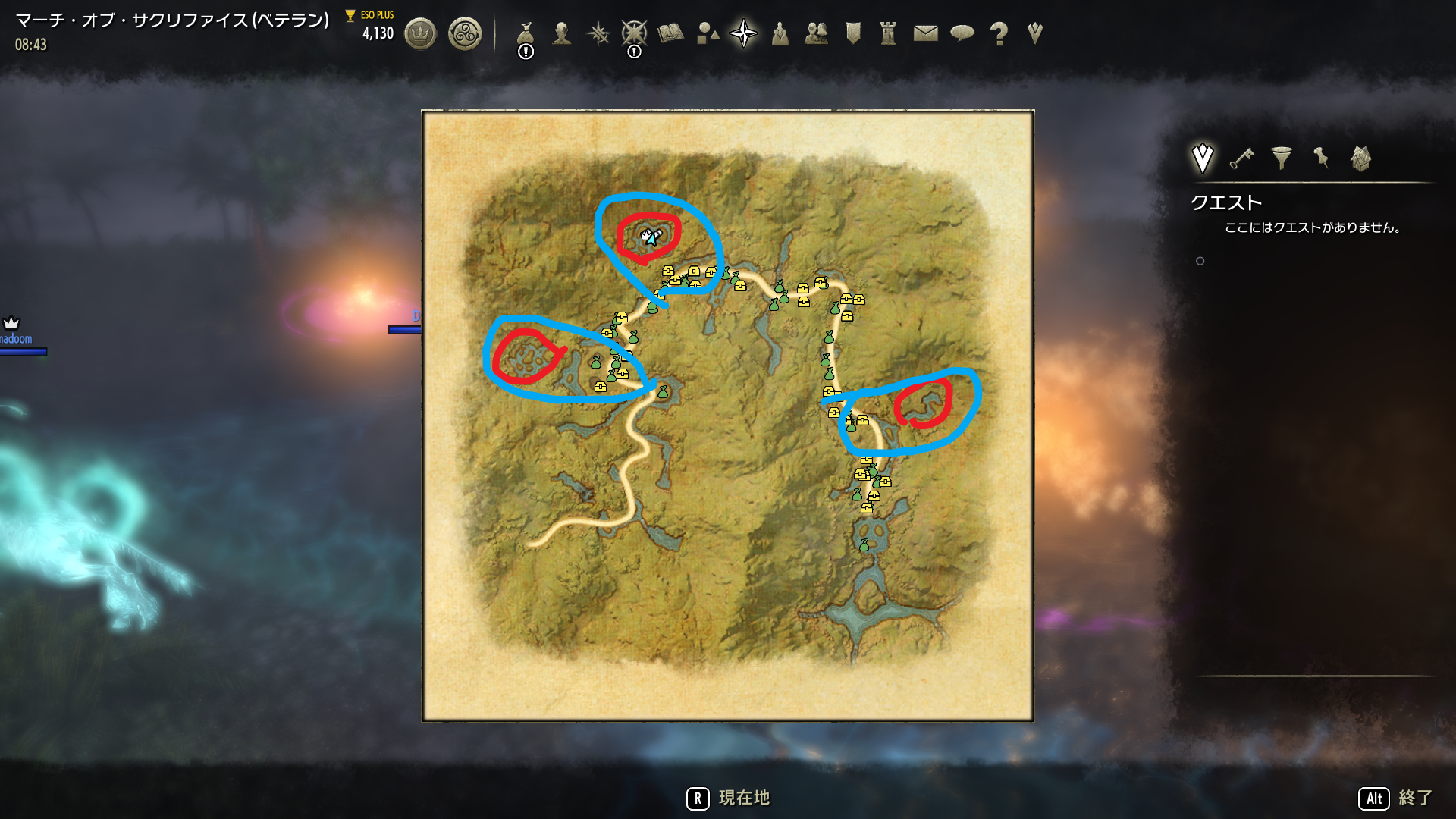This screenshot has width=1456, height=819.
Task: Select the glowing map compass icon
Action: point(744,33)
